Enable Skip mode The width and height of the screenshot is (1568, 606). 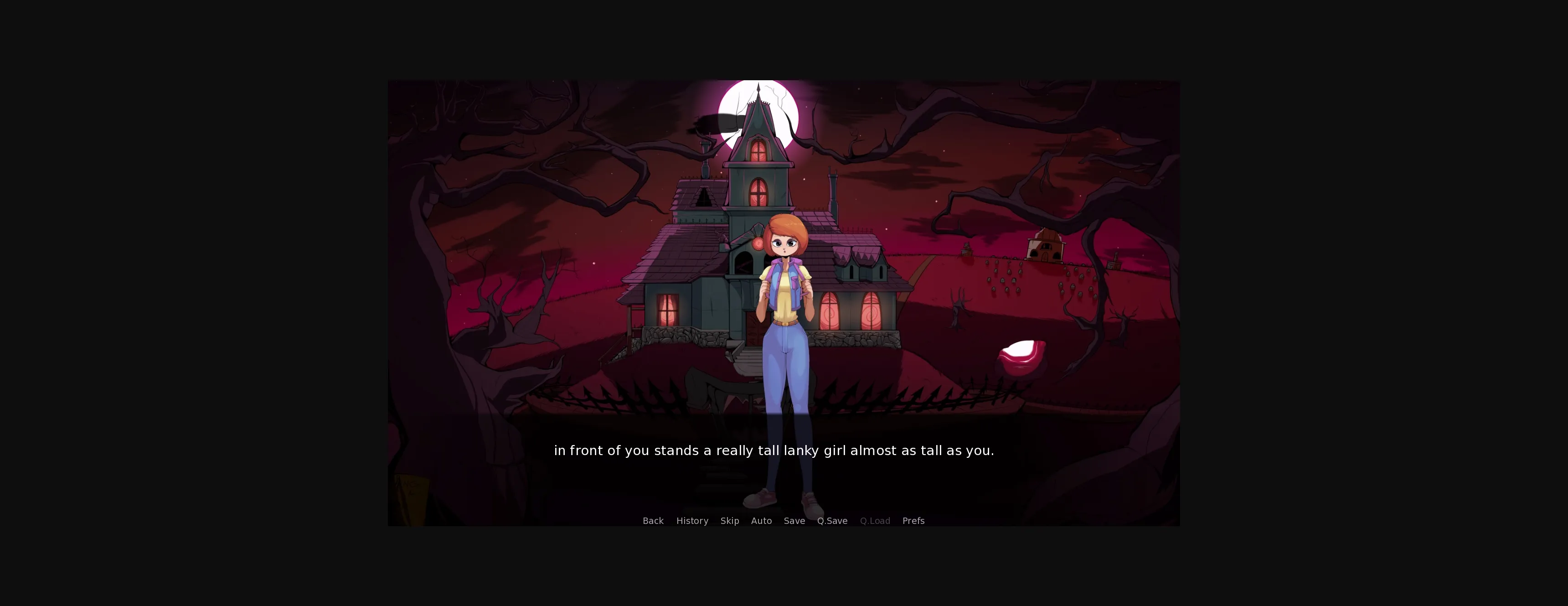coord(729,521)
